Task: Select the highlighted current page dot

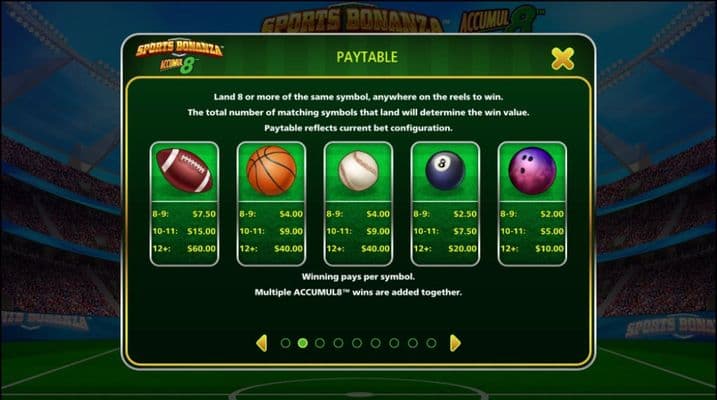Action: point(302,343)
